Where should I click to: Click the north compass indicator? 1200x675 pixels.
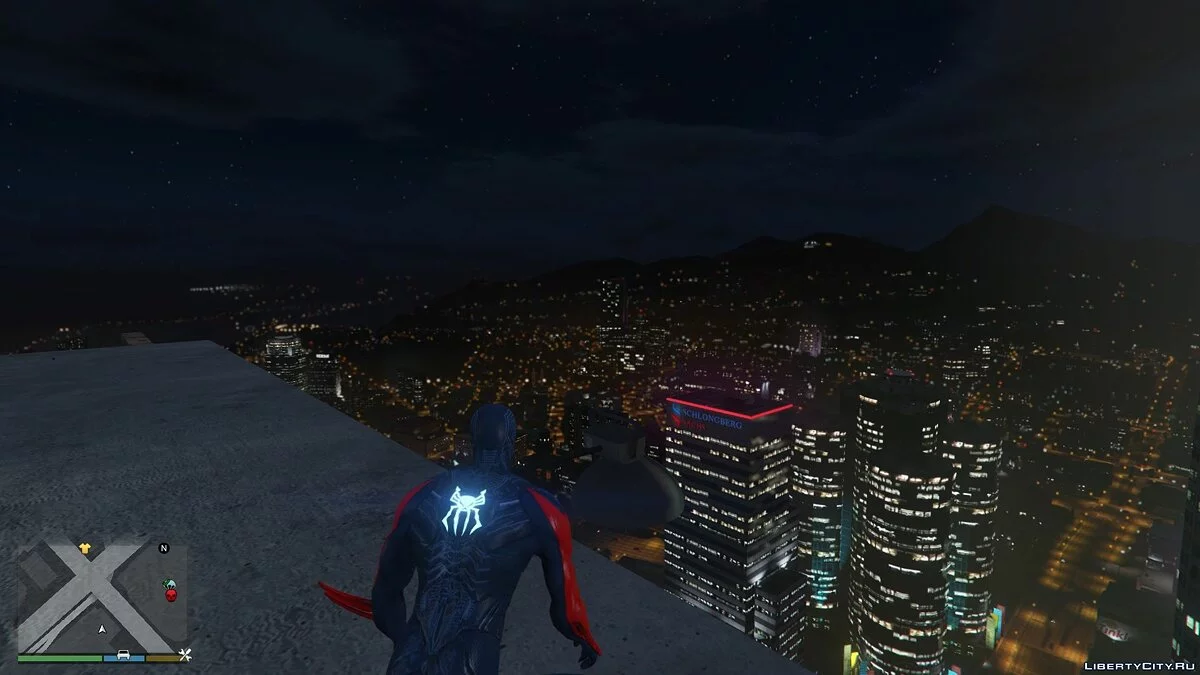(164, 548)
